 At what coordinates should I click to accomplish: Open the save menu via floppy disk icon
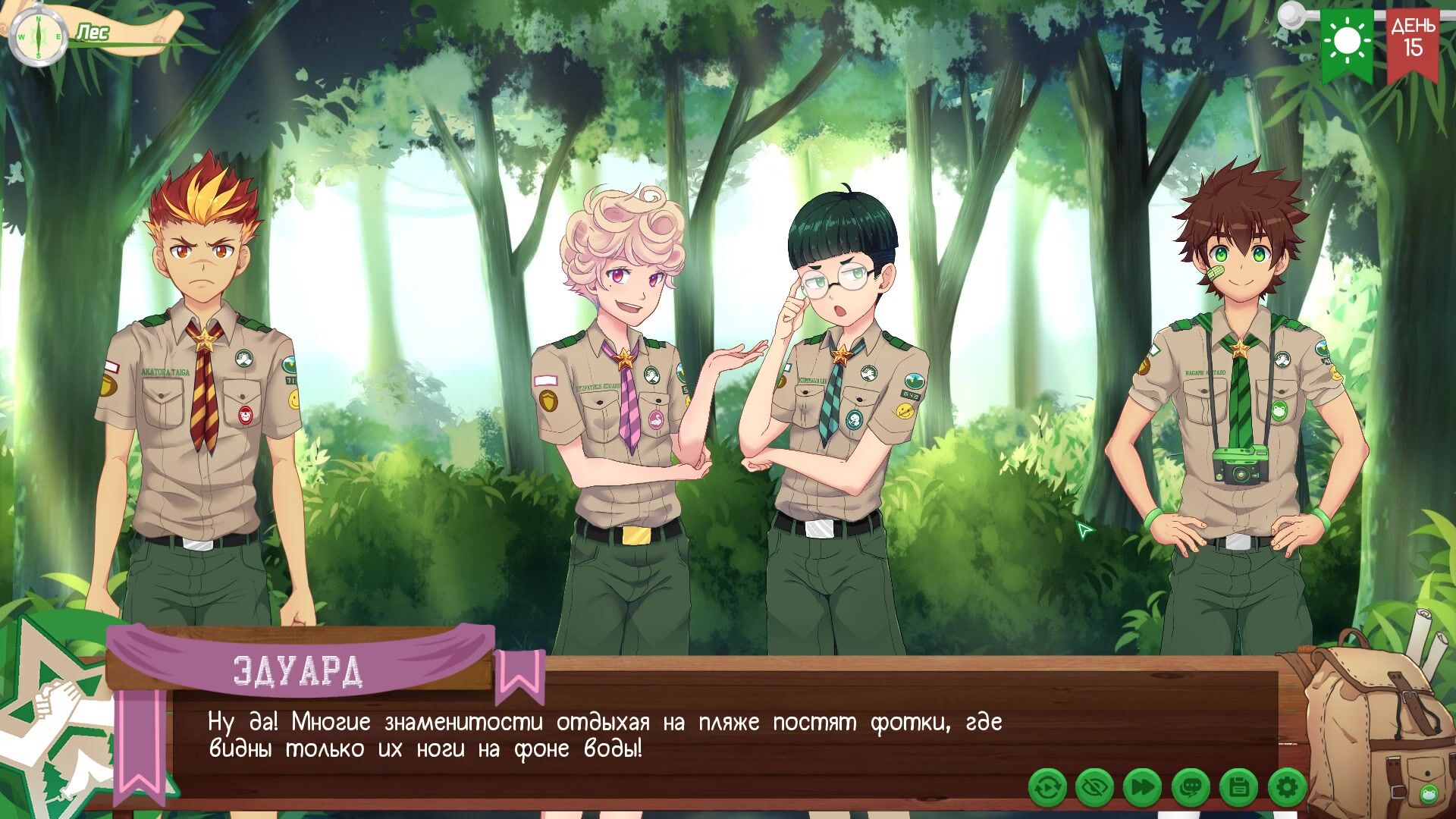pos(1239,787)
